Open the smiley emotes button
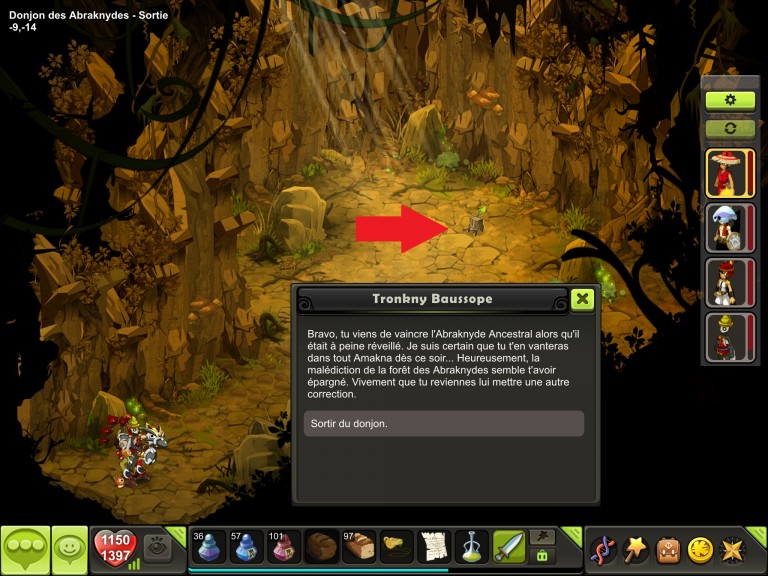Viewport: 768px width, 576px height. click(69, 549)
